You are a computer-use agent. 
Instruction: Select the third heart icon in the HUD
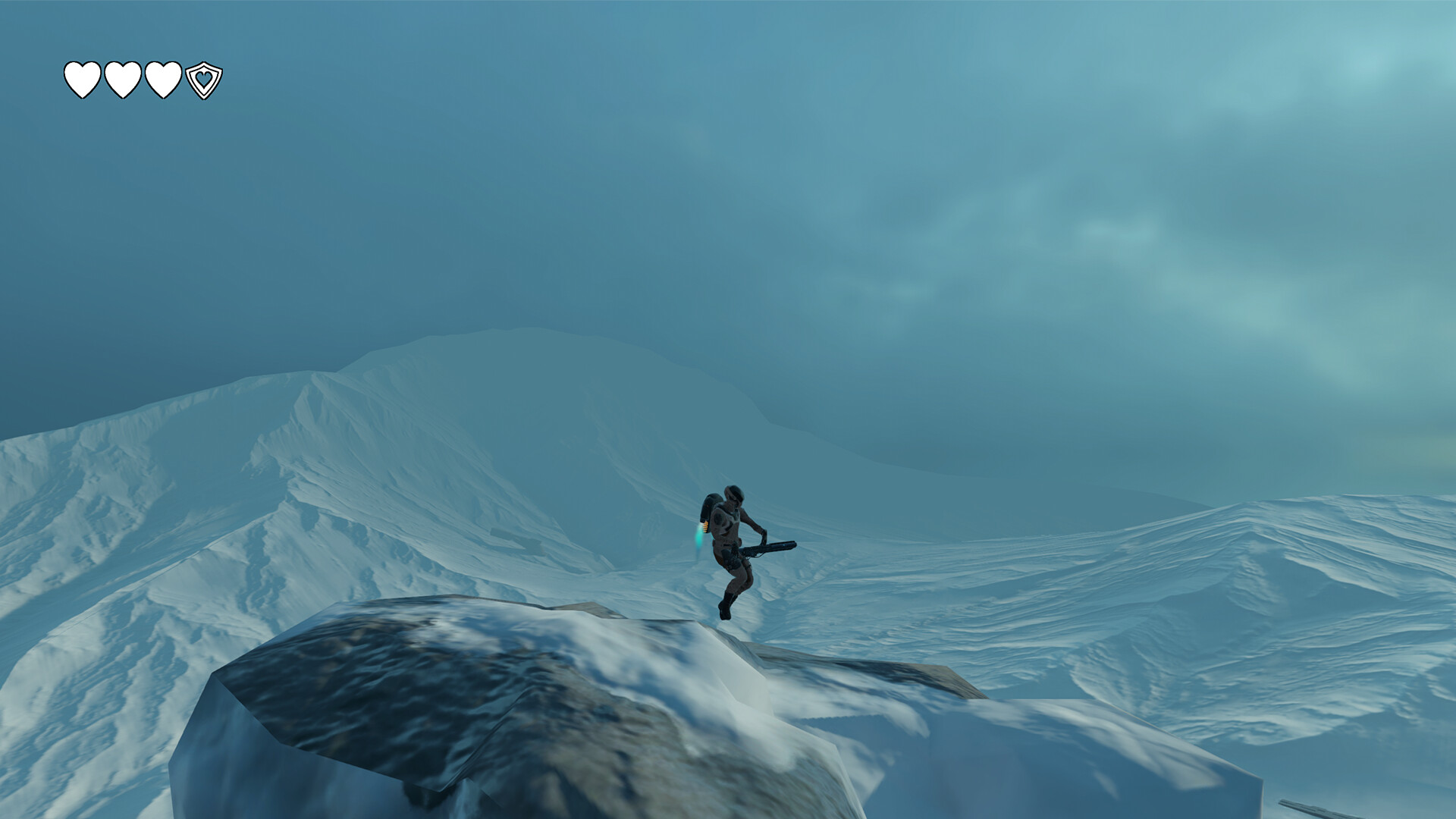(164, 79)
